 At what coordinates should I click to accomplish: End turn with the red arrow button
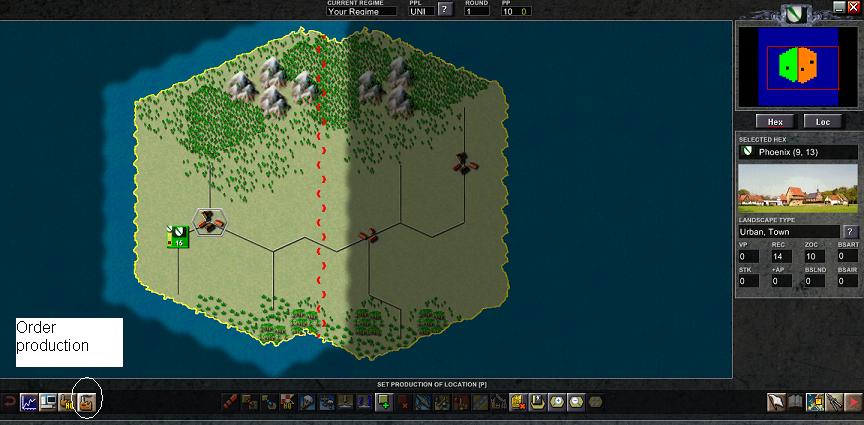852,402
